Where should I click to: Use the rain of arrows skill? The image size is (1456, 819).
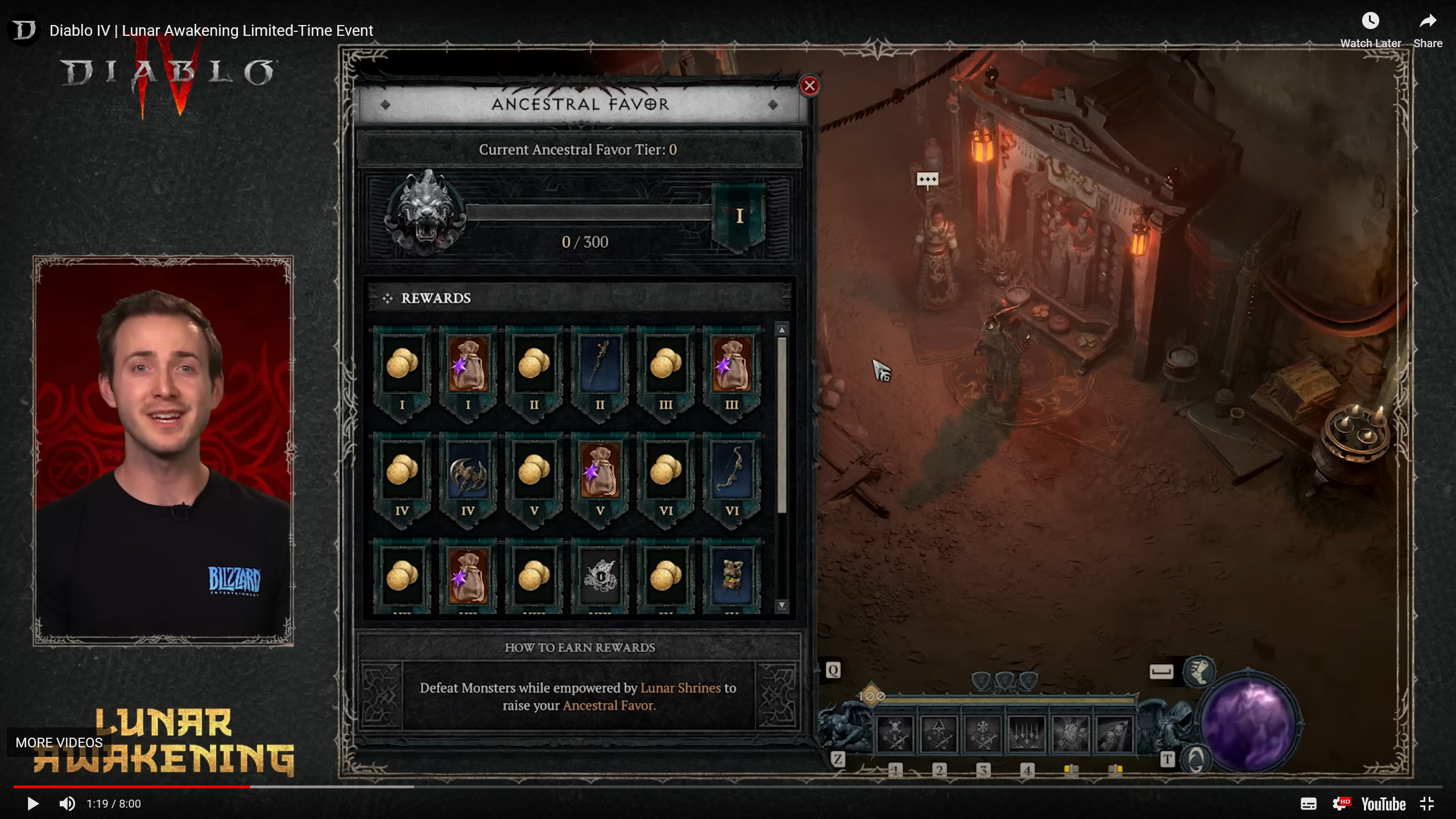click(x=1027, y=734)
